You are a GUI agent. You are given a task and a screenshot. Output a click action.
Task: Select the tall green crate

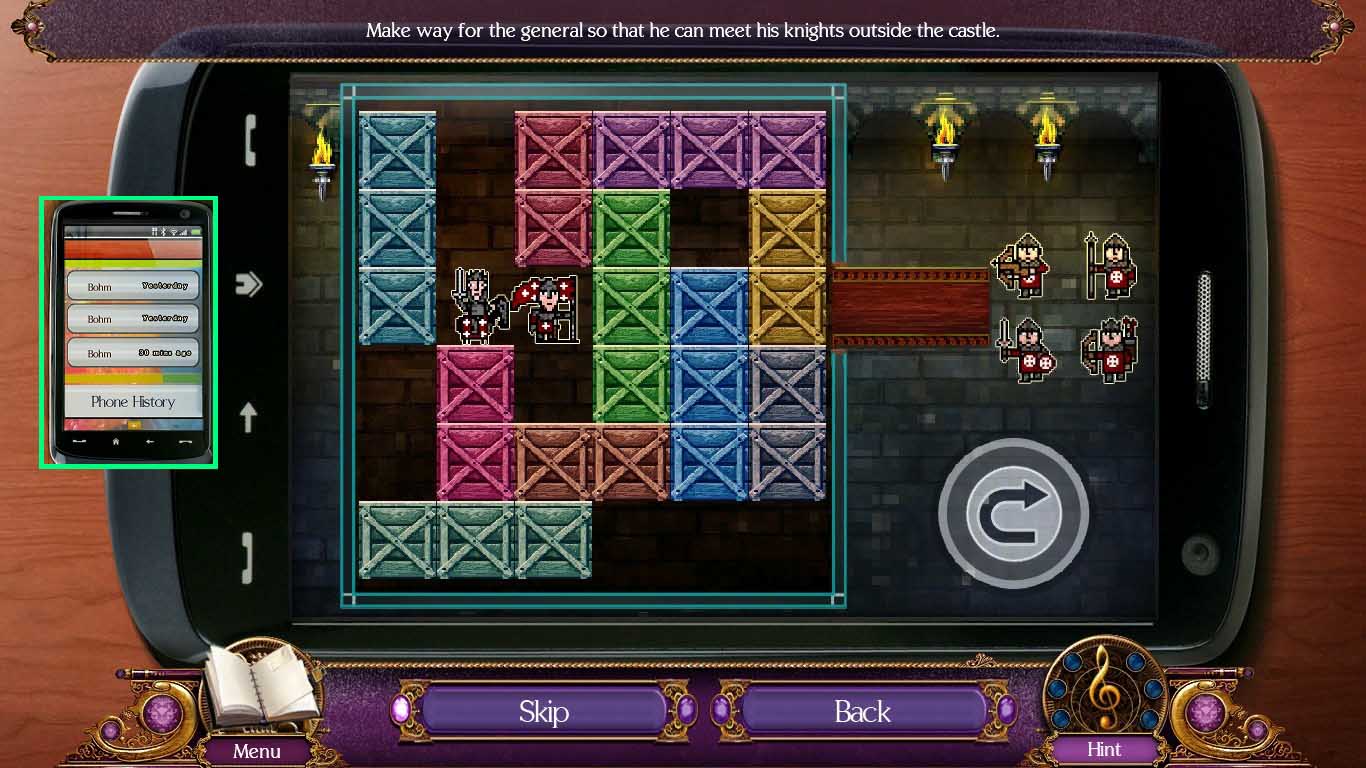click(x=631, y=306)
